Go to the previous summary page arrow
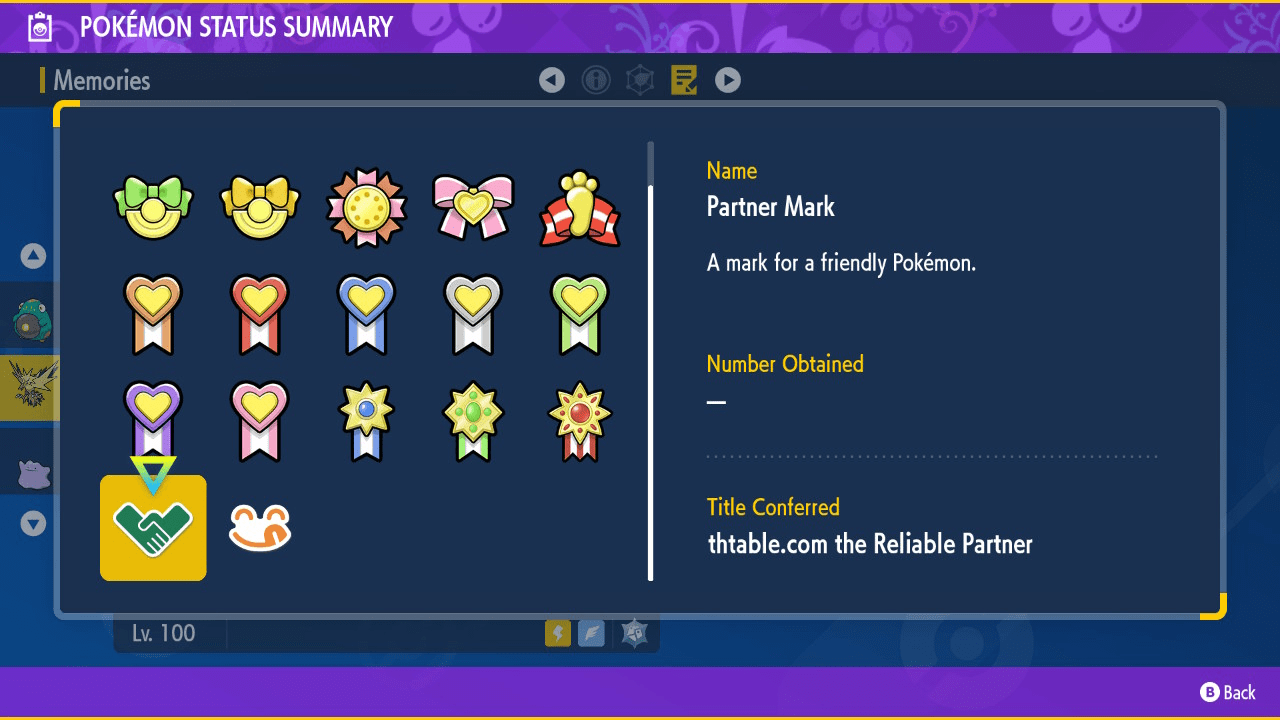1280x720 pixels. pos(552,80)
